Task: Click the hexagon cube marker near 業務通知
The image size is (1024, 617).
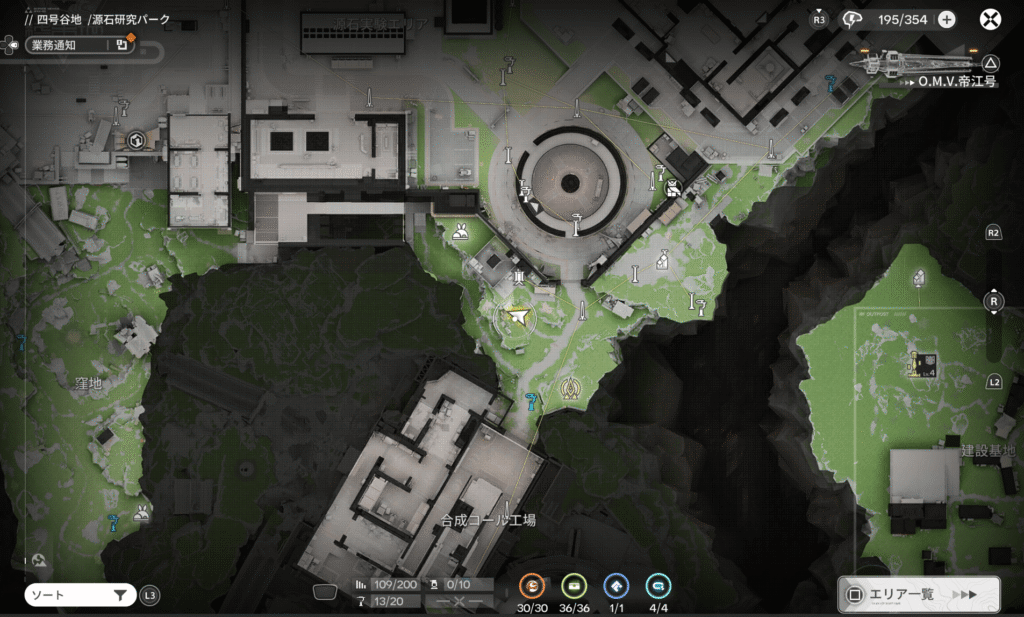Action: [x=136, y=141]
